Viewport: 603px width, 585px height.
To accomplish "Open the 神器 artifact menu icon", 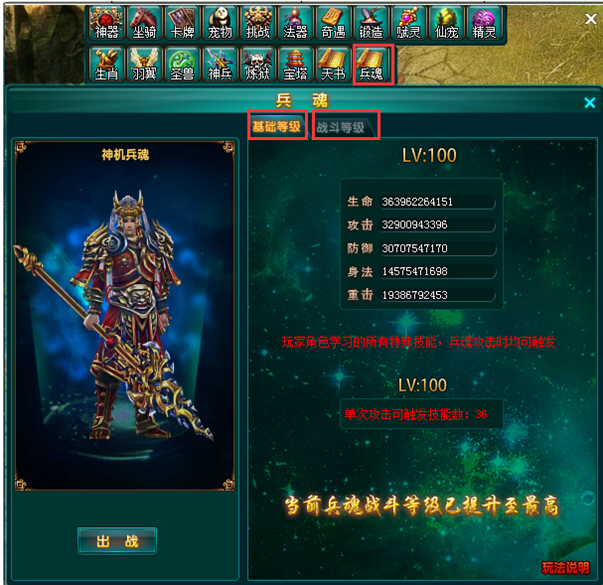I will pyautogui.click(x=107, y=24).
